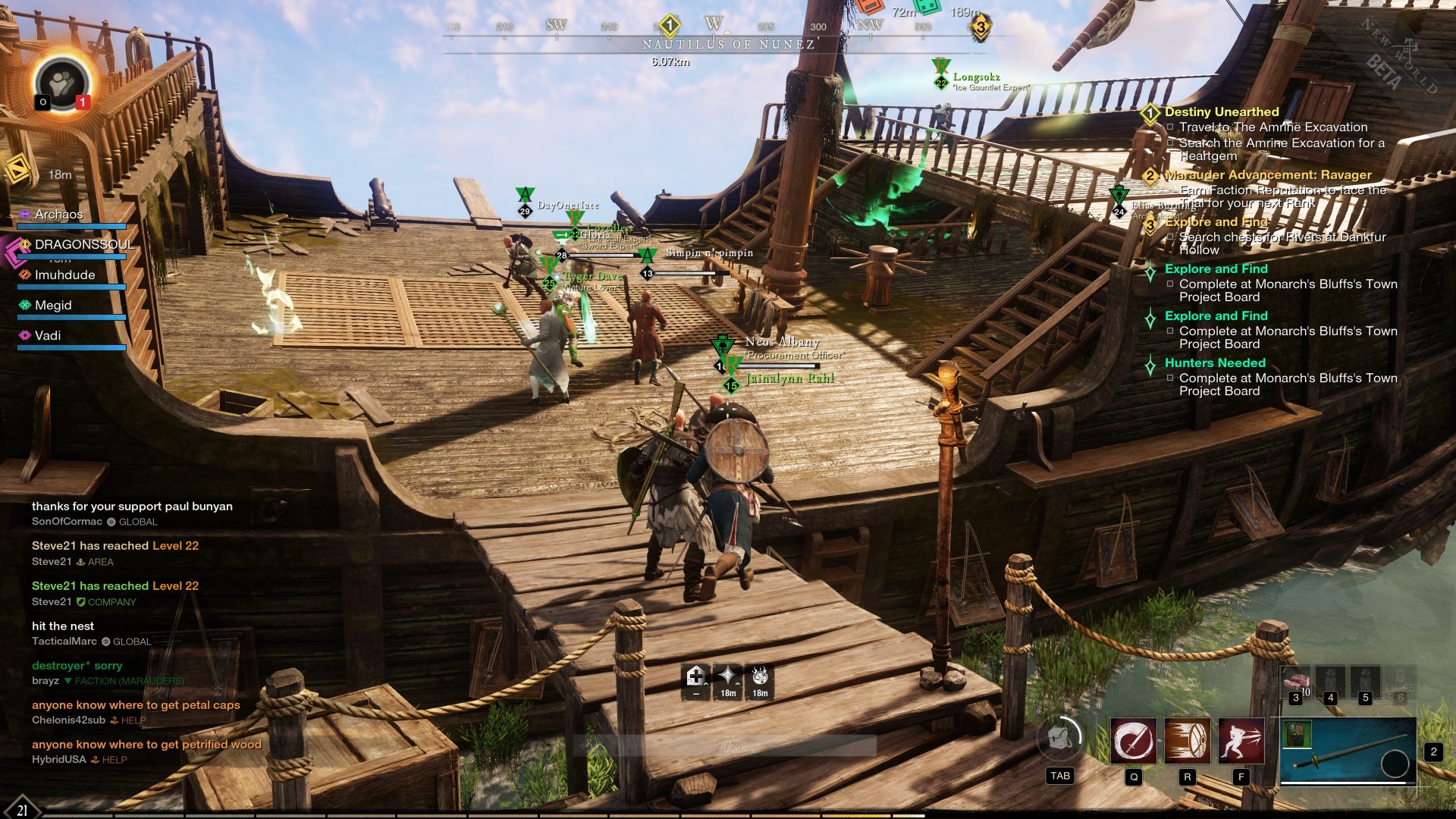
Task: Select group member DRAGONSSOUL
Action: click(83, 244)
